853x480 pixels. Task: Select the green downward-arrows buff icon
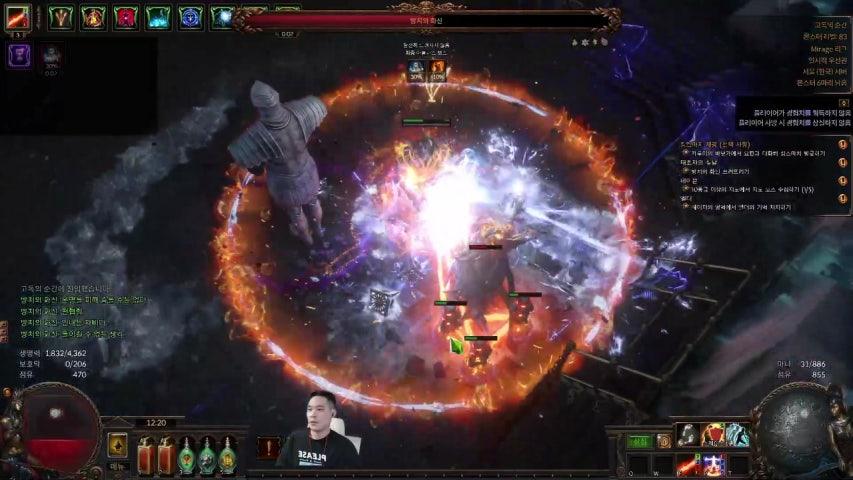click(x=62, y=17)
